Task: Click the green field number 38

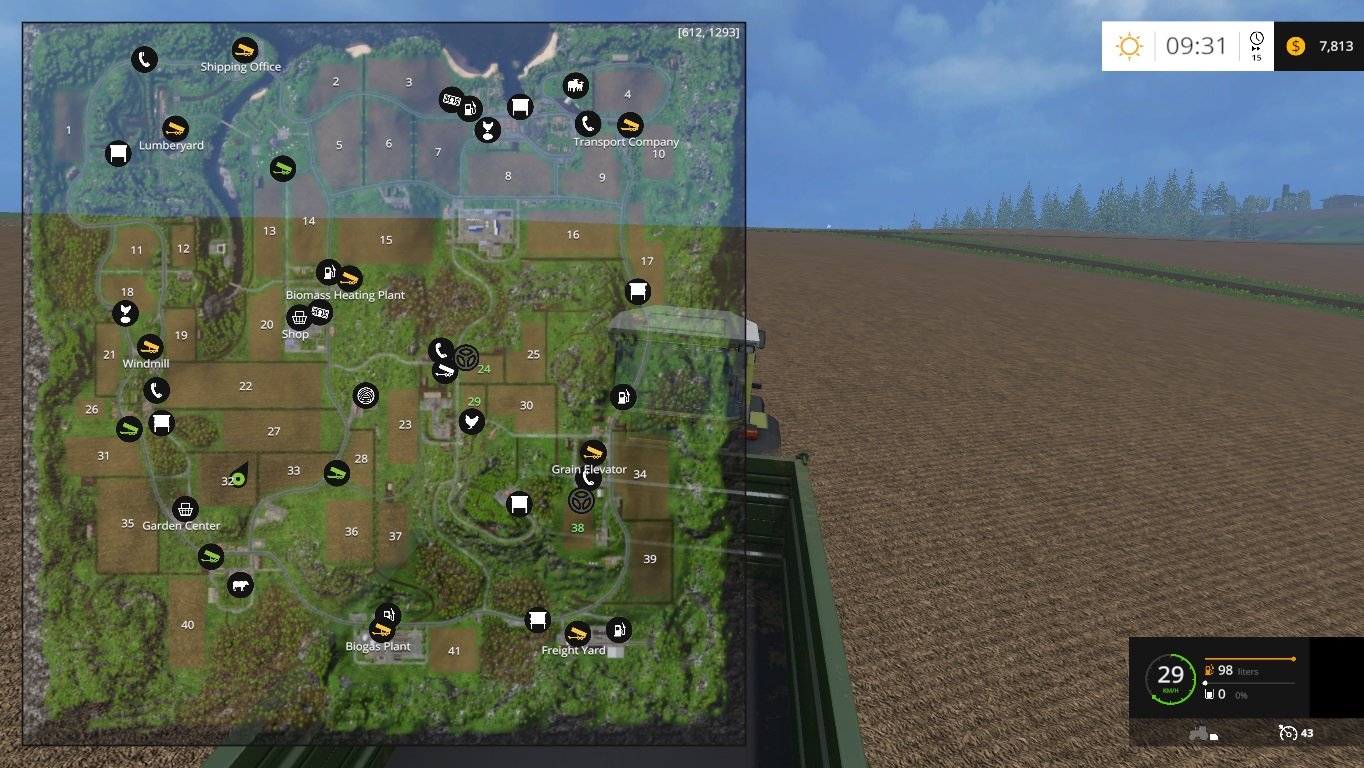Action: pos(577,528)
